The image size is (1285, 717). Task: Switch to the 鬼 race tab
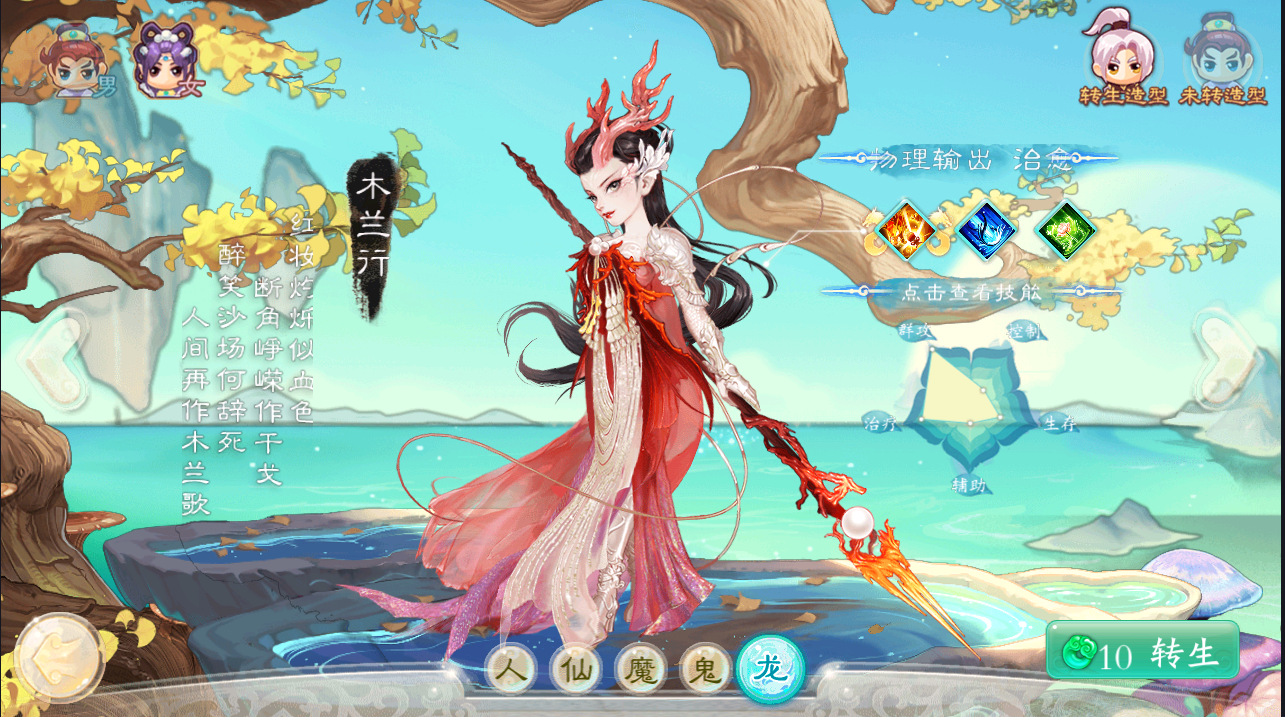706,668
